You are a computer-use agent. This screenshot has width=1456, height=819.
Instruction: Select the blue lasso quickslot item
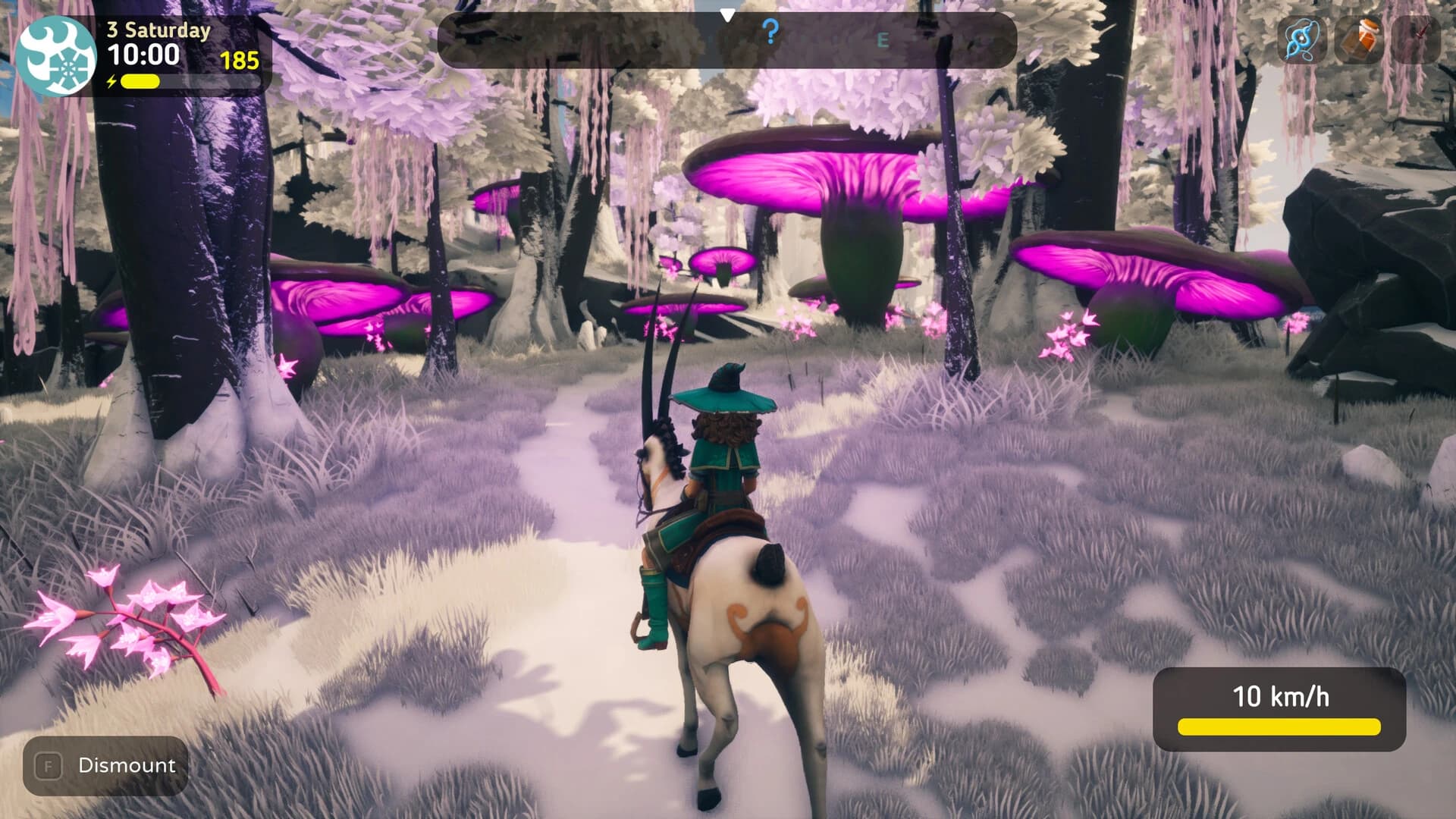coord(1302,38)
